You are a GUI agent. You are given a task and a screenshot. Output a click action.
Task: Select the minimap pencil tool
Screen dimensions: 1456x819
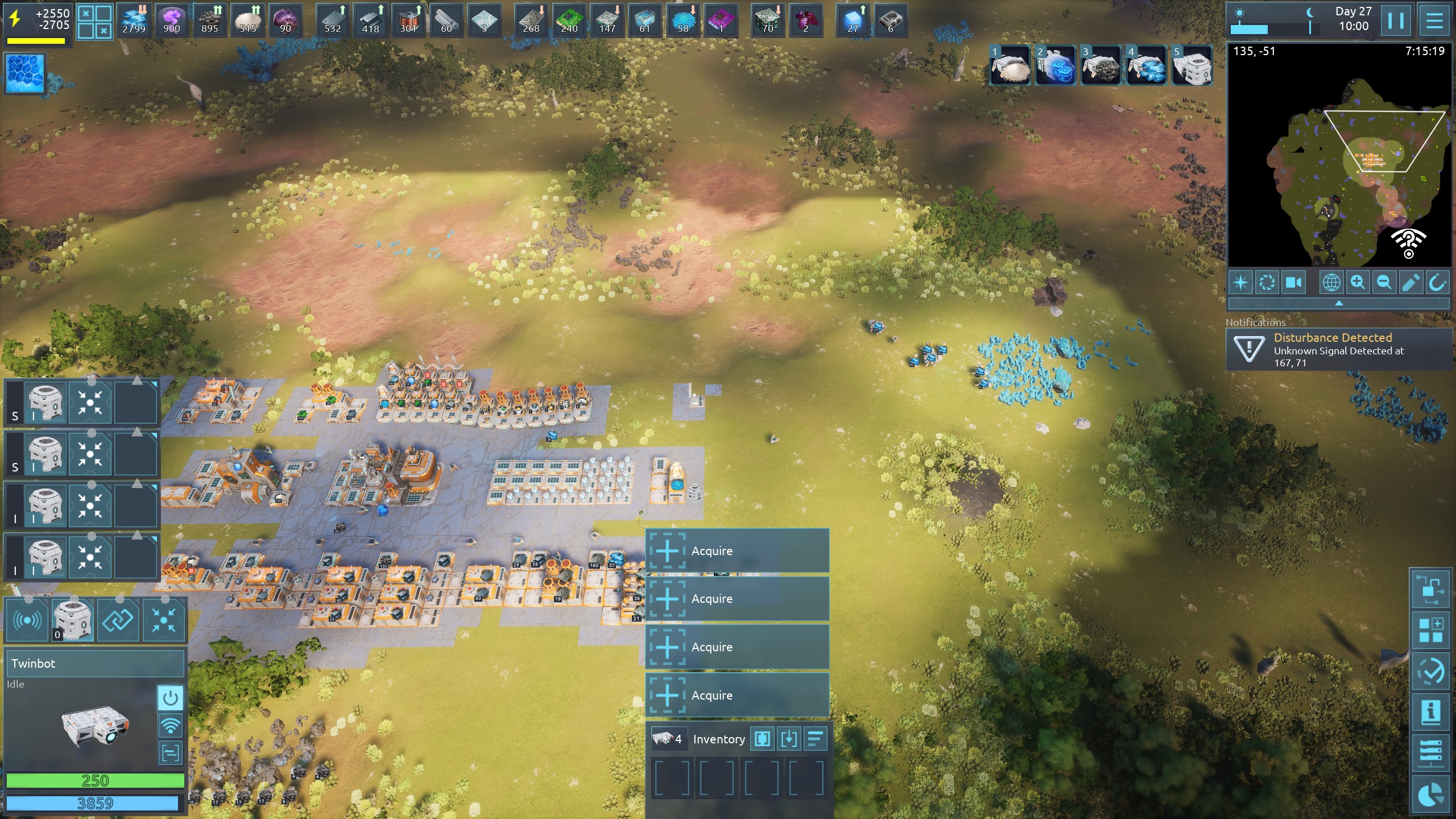[x=1410, y=283]
